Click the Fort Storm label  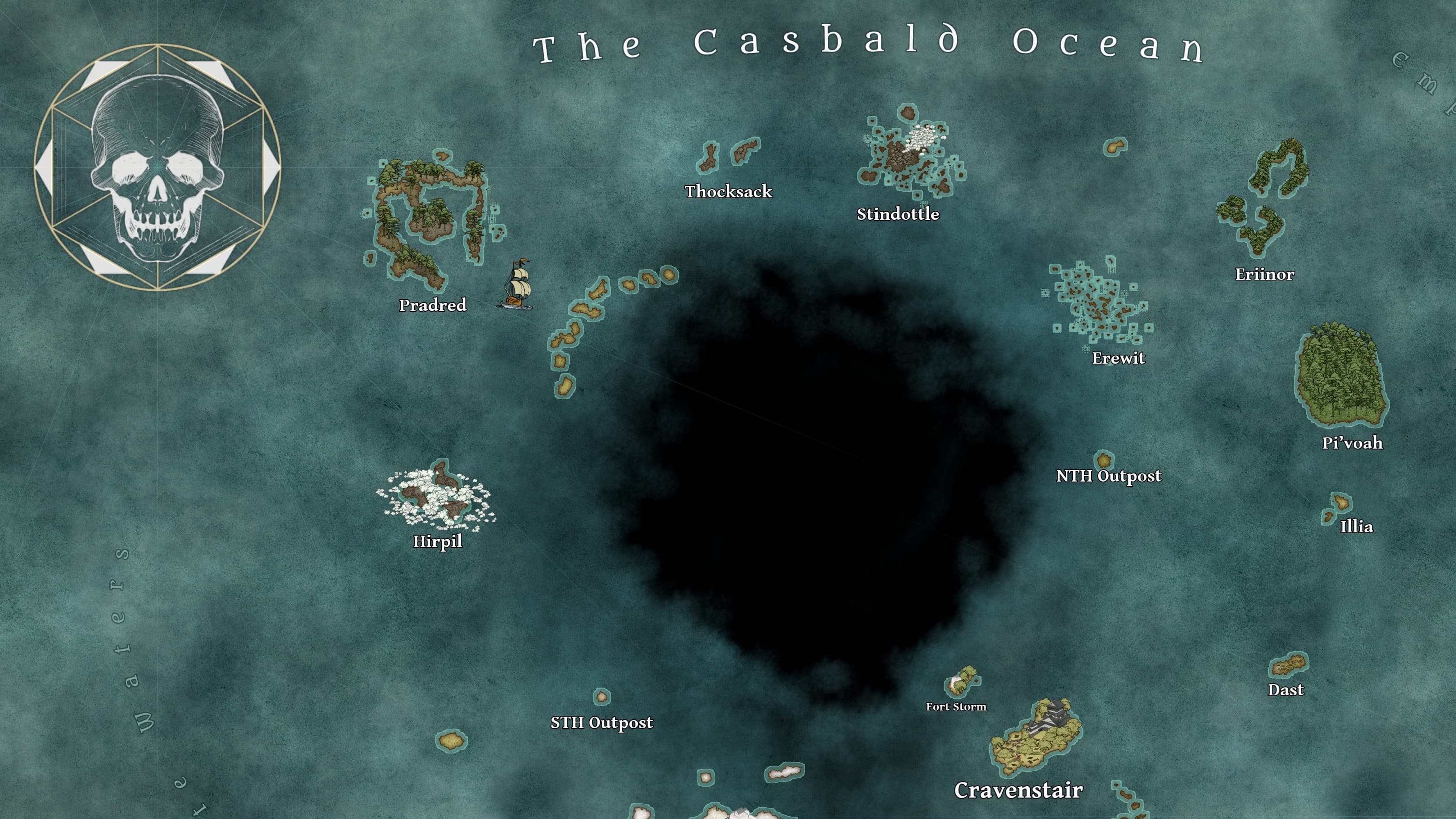[x=956, y=706]
